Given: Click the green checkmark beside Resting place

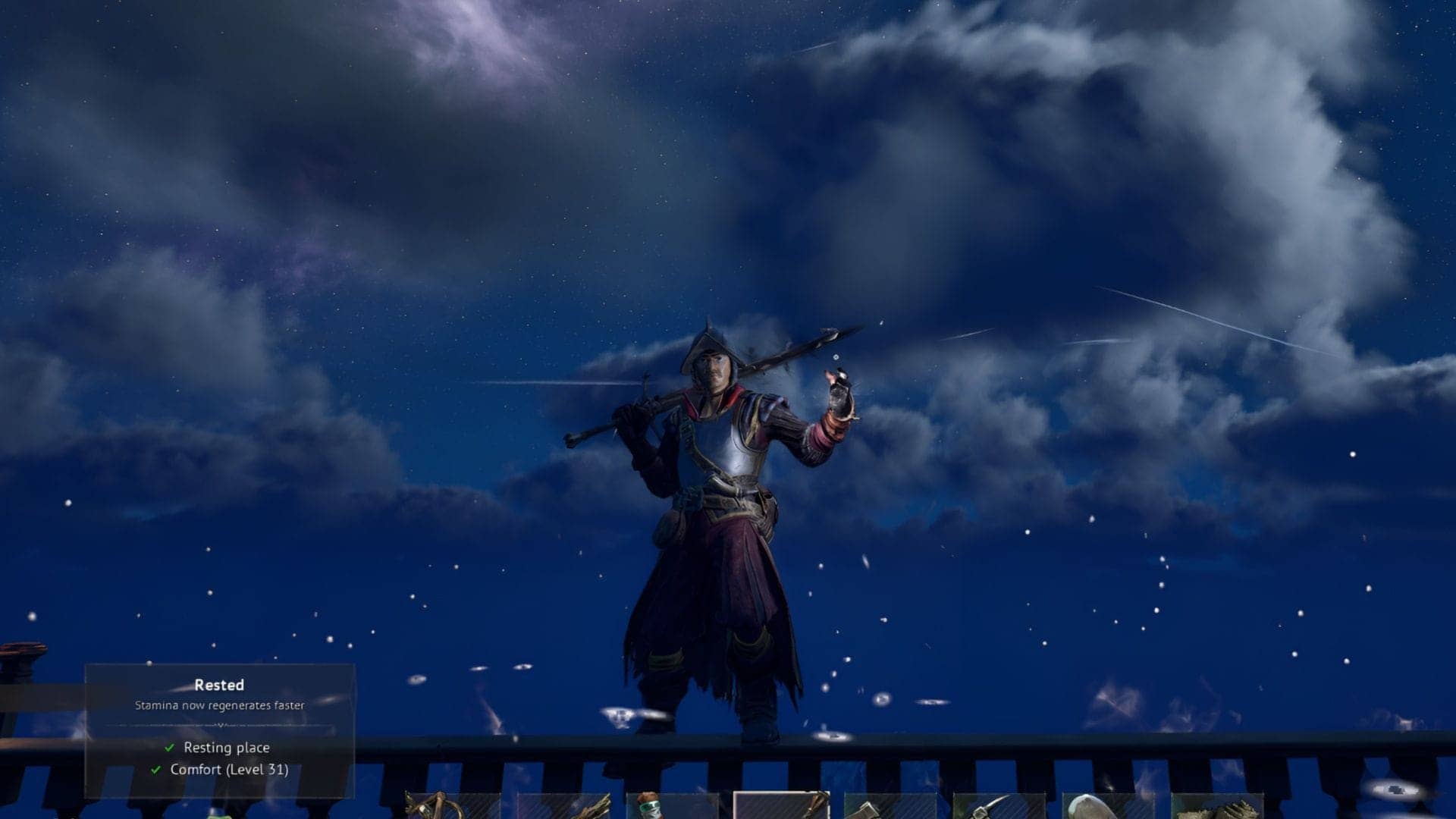Looking at the screenshot, I should coord(169,748).
